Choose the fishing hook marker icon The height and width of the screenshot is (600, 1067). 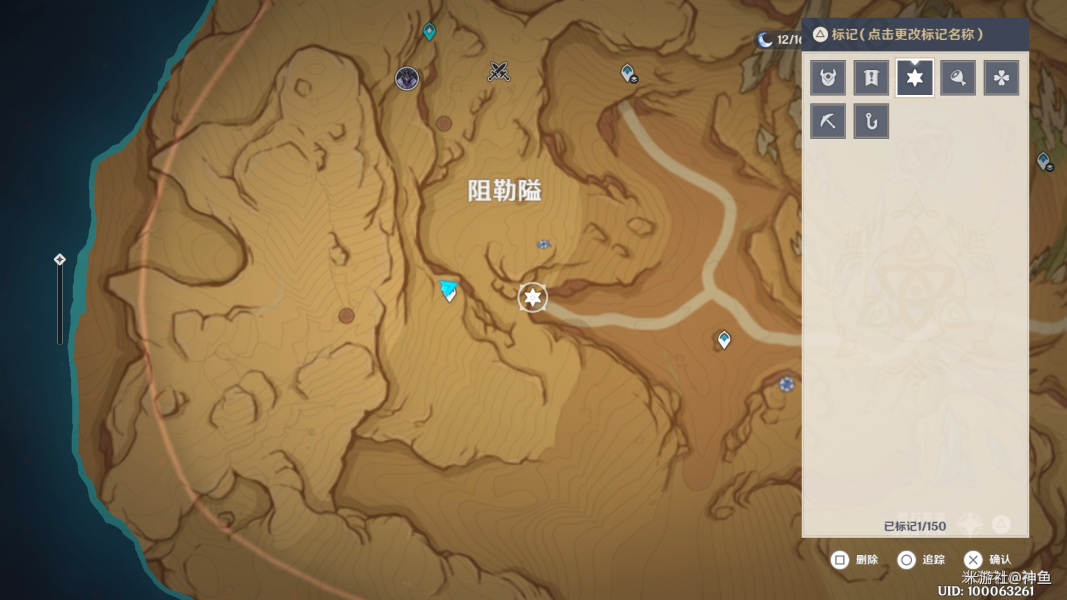point(871,121)
